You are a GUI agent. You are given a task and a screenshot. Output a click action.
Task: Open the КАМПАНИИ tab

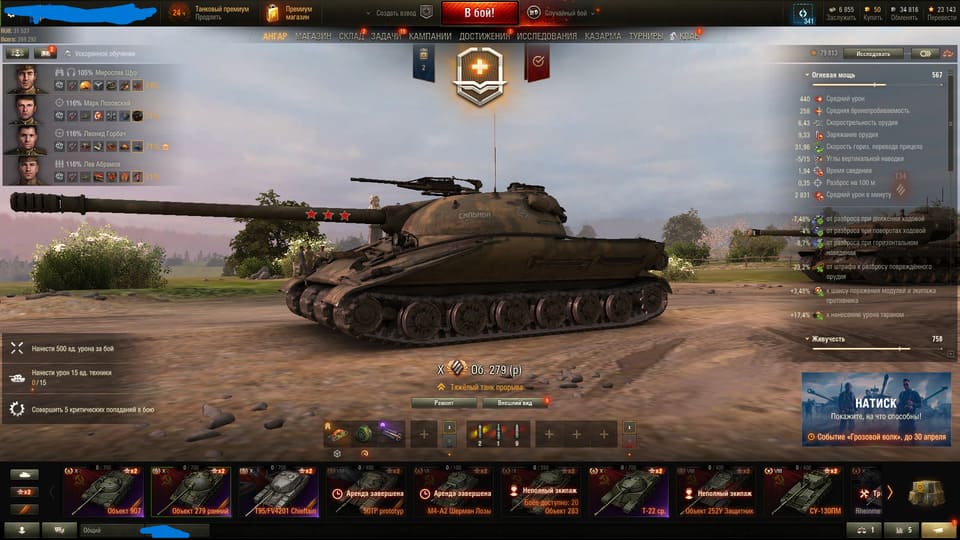click(x=430, y=36)
